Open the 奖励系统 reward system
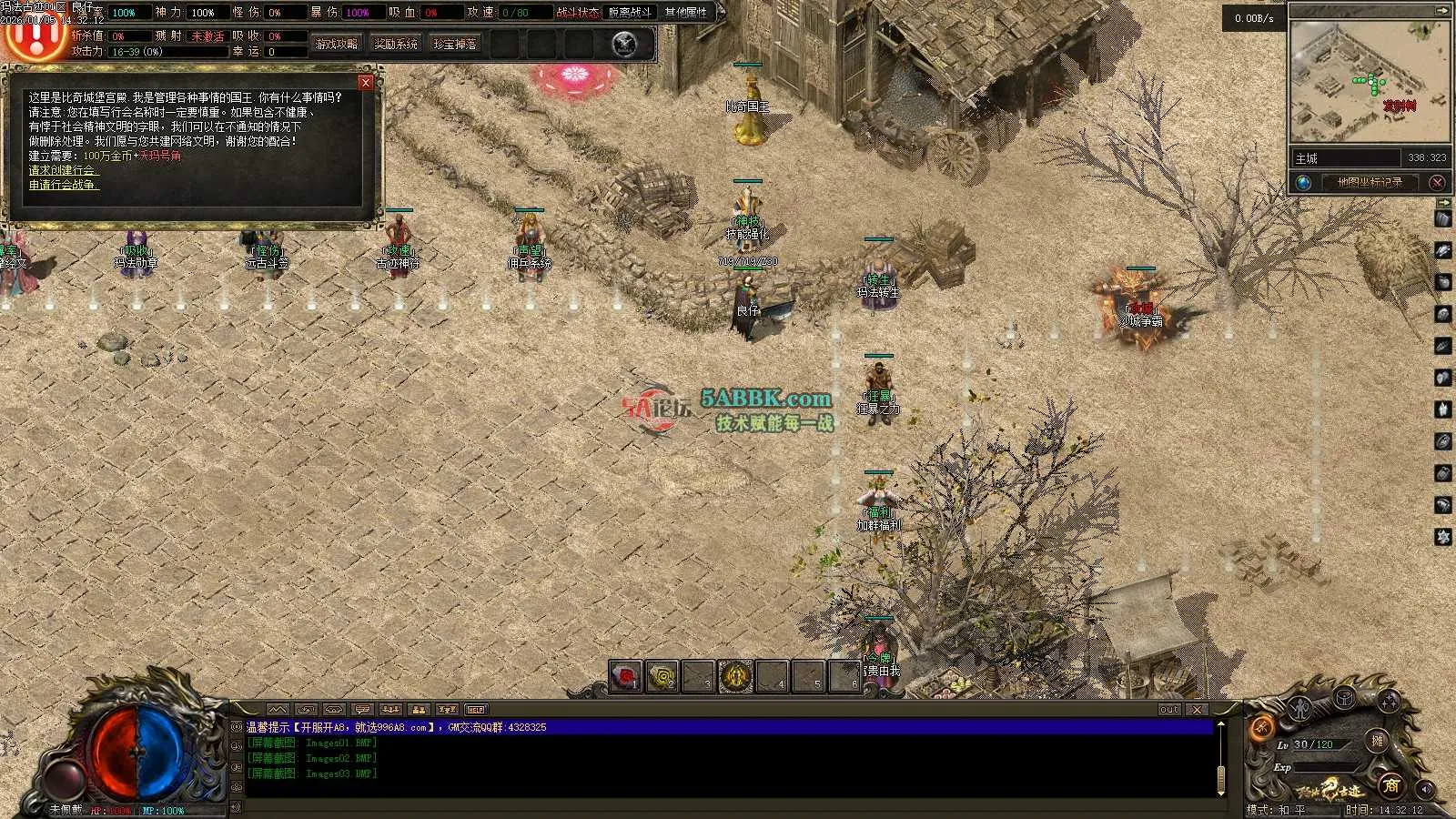This screenshot has height=819, width=1456. click(x=396, y=44)
